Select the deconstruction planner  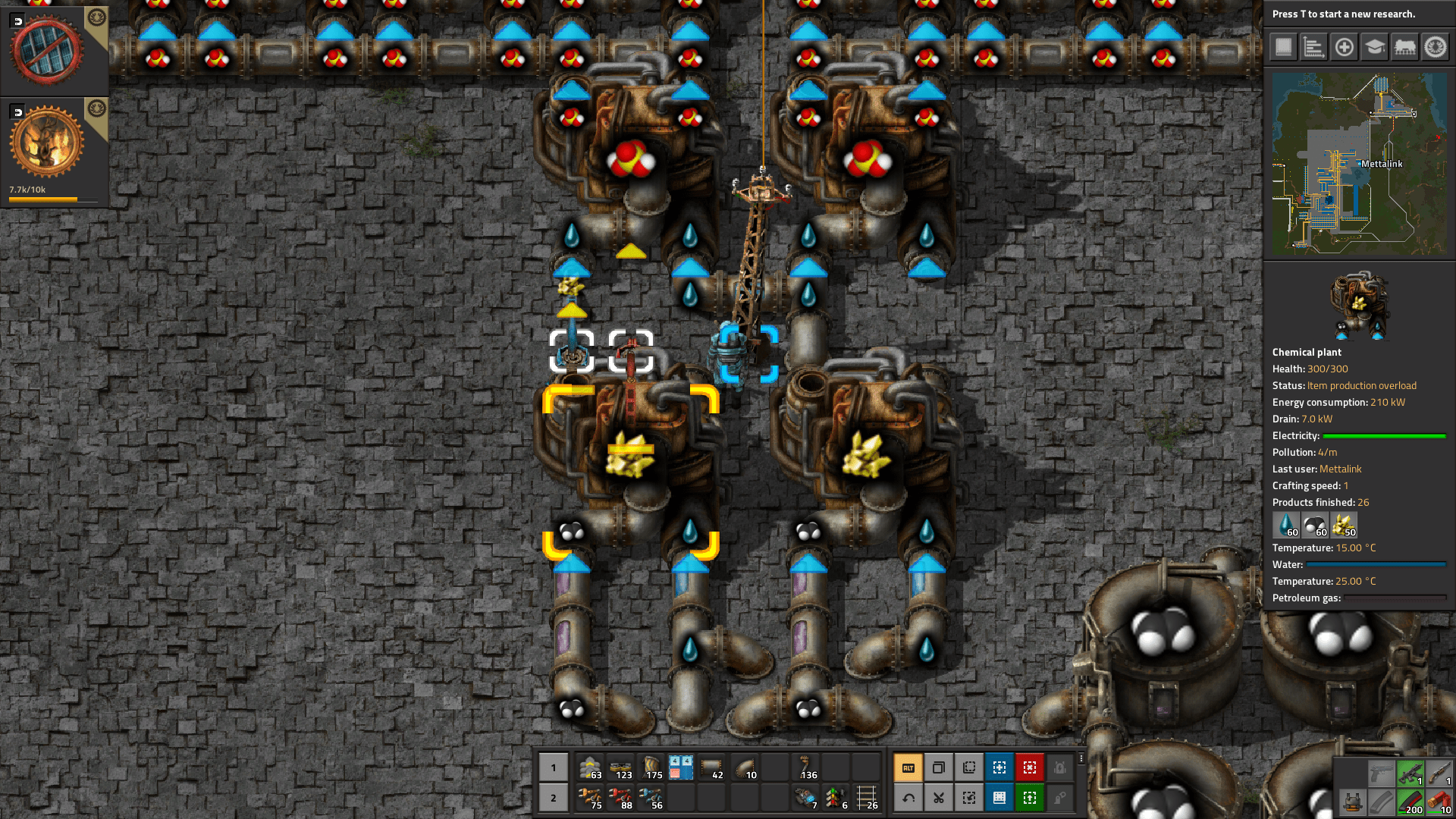pos(1030,767)
